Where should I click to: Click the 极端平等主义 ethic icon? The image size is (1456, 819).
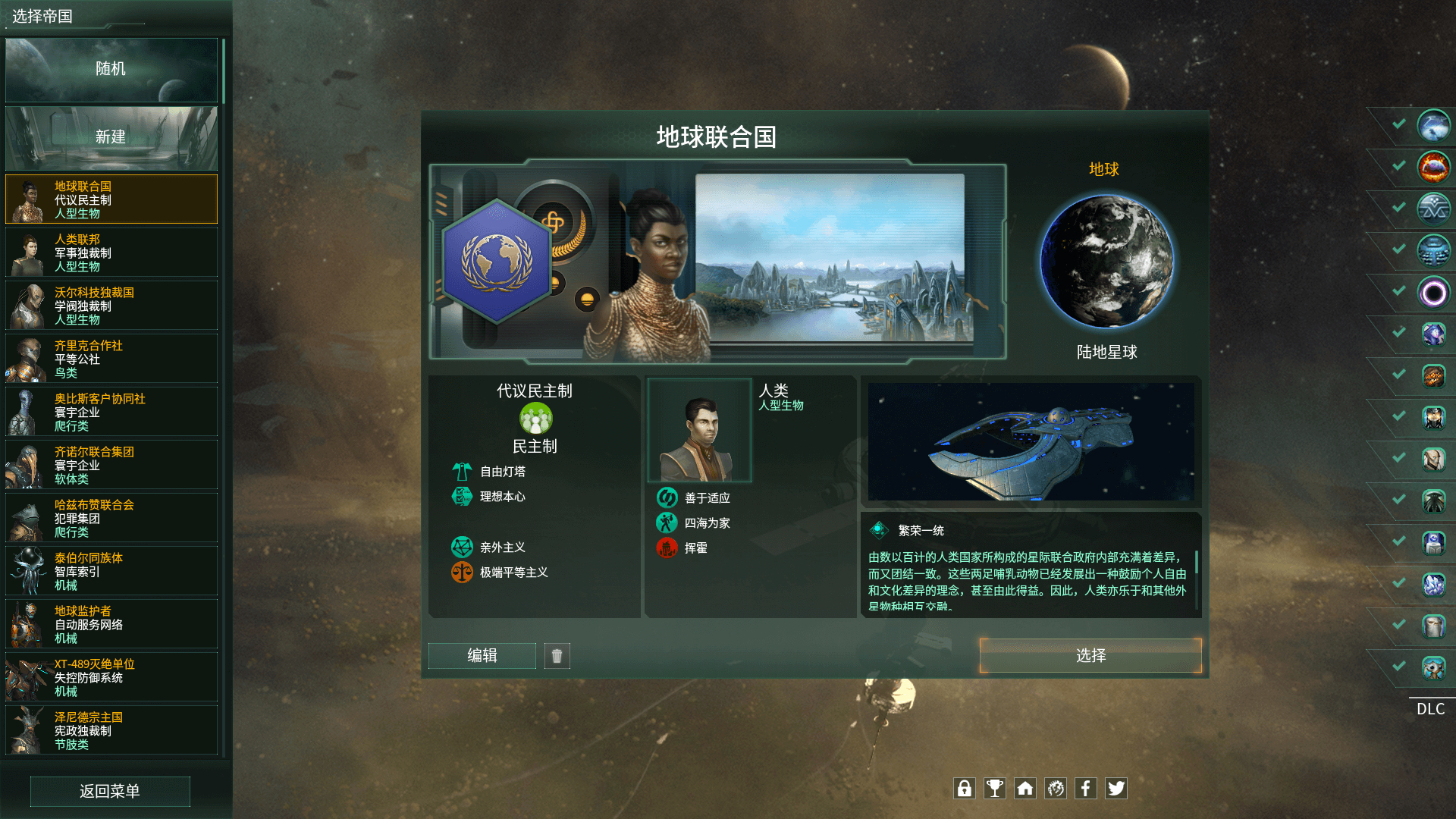(461, 573)
